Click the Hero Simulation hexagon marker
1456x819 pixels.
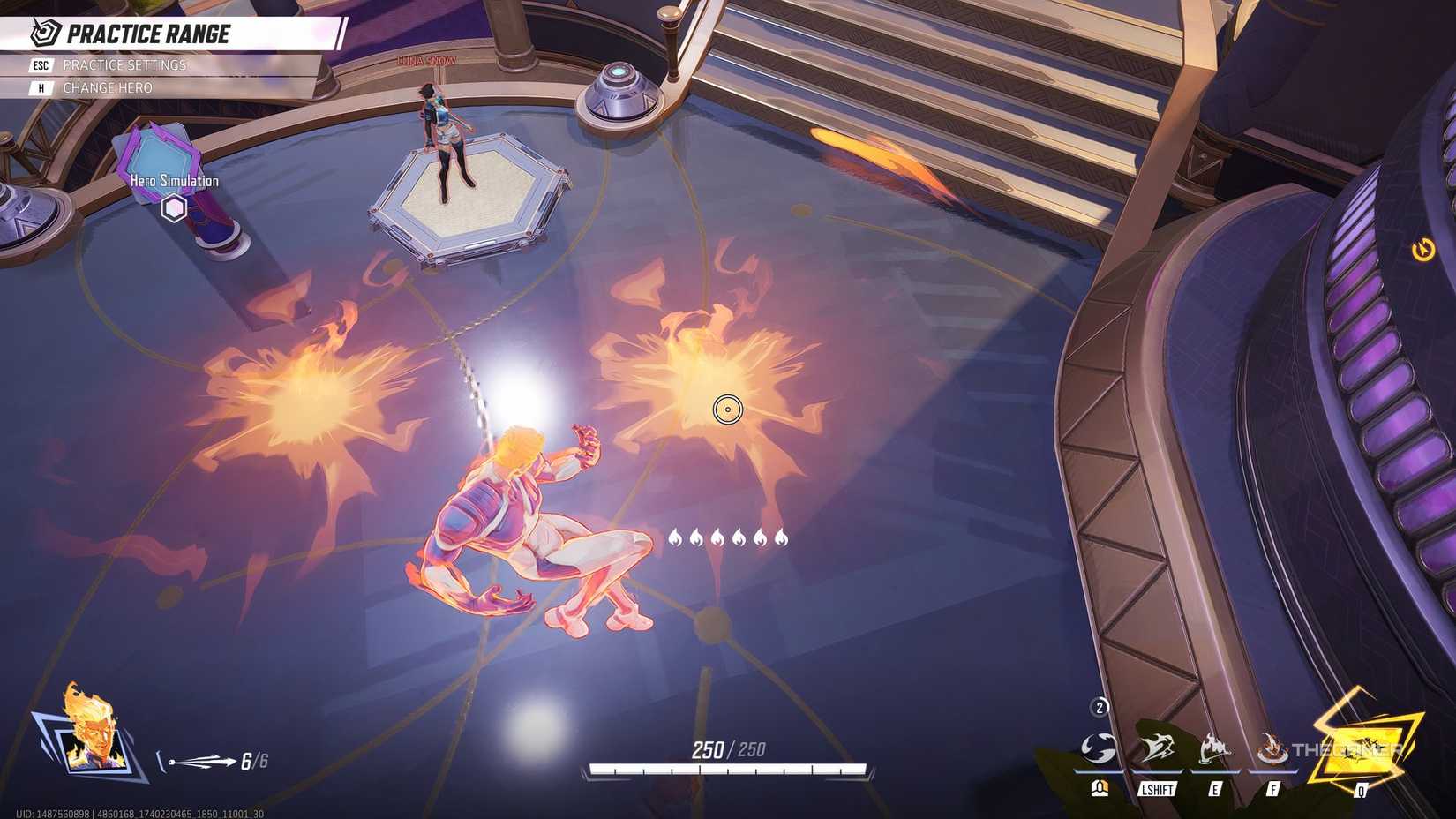click(175, 208)
